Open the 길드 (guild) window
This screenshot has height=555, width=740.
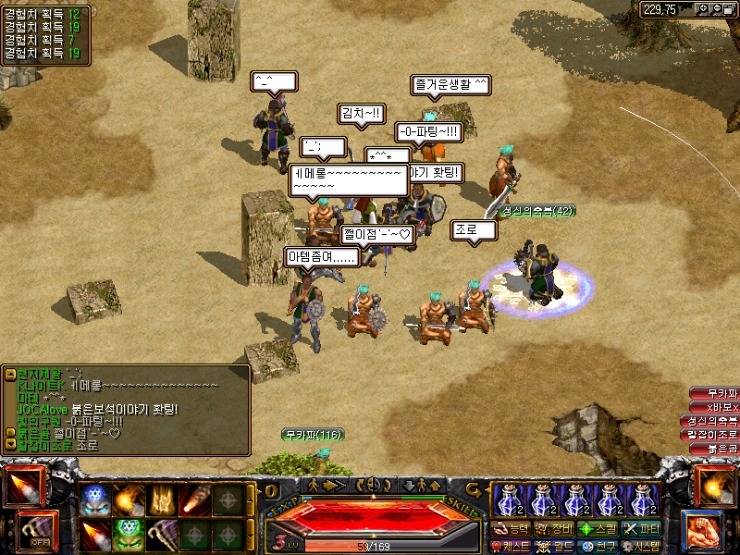pyautogui.click(x=555, y=546)
